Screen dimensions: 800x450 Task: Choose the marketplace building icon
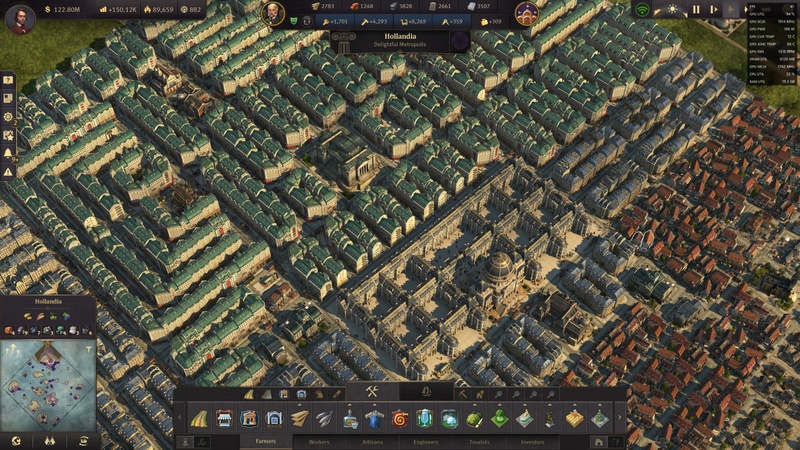click(x=223, y=418)
